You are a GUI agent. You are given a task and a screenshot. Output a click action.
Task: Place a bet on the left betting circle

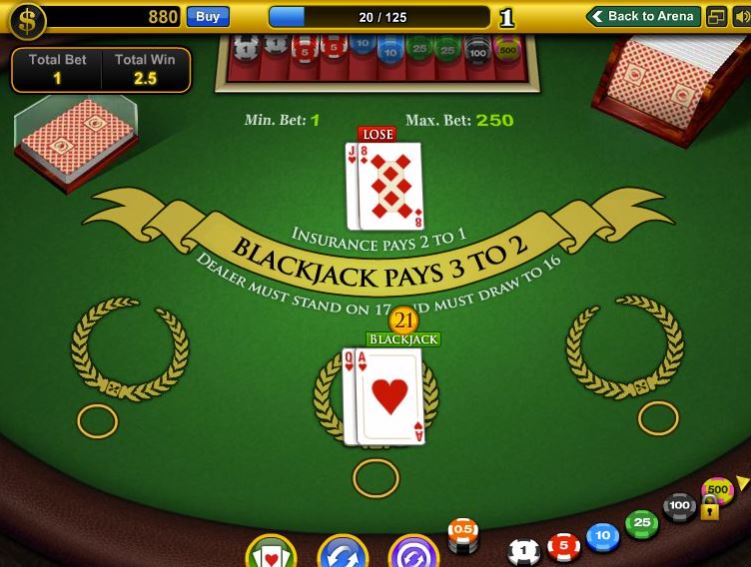coord(97,421)
